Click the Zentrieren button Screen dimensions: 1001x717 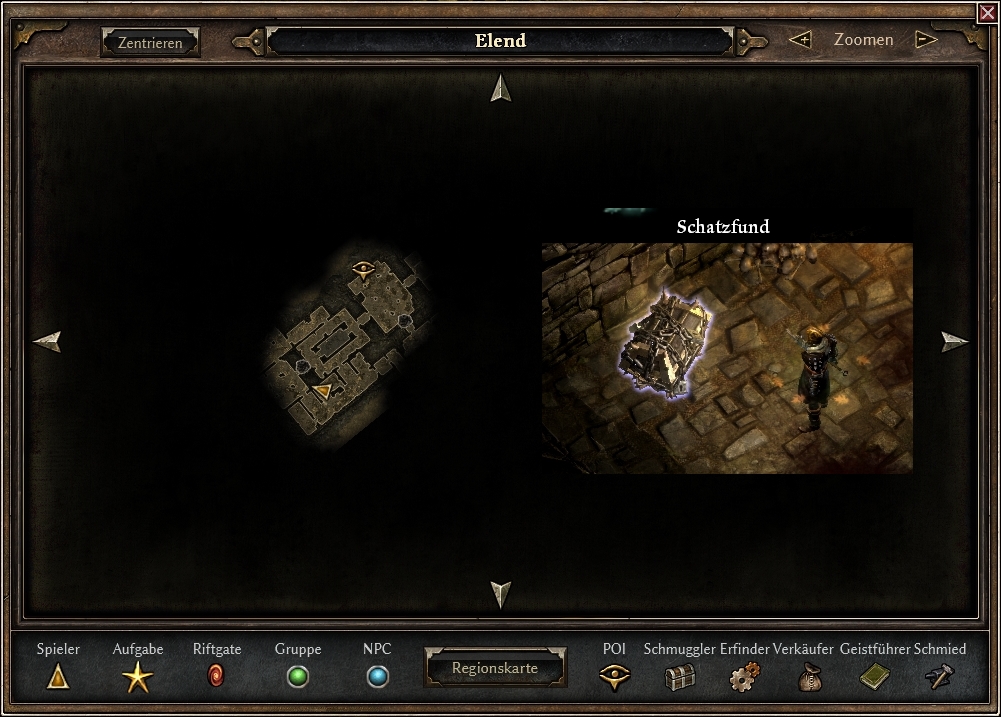pos(150,43)
